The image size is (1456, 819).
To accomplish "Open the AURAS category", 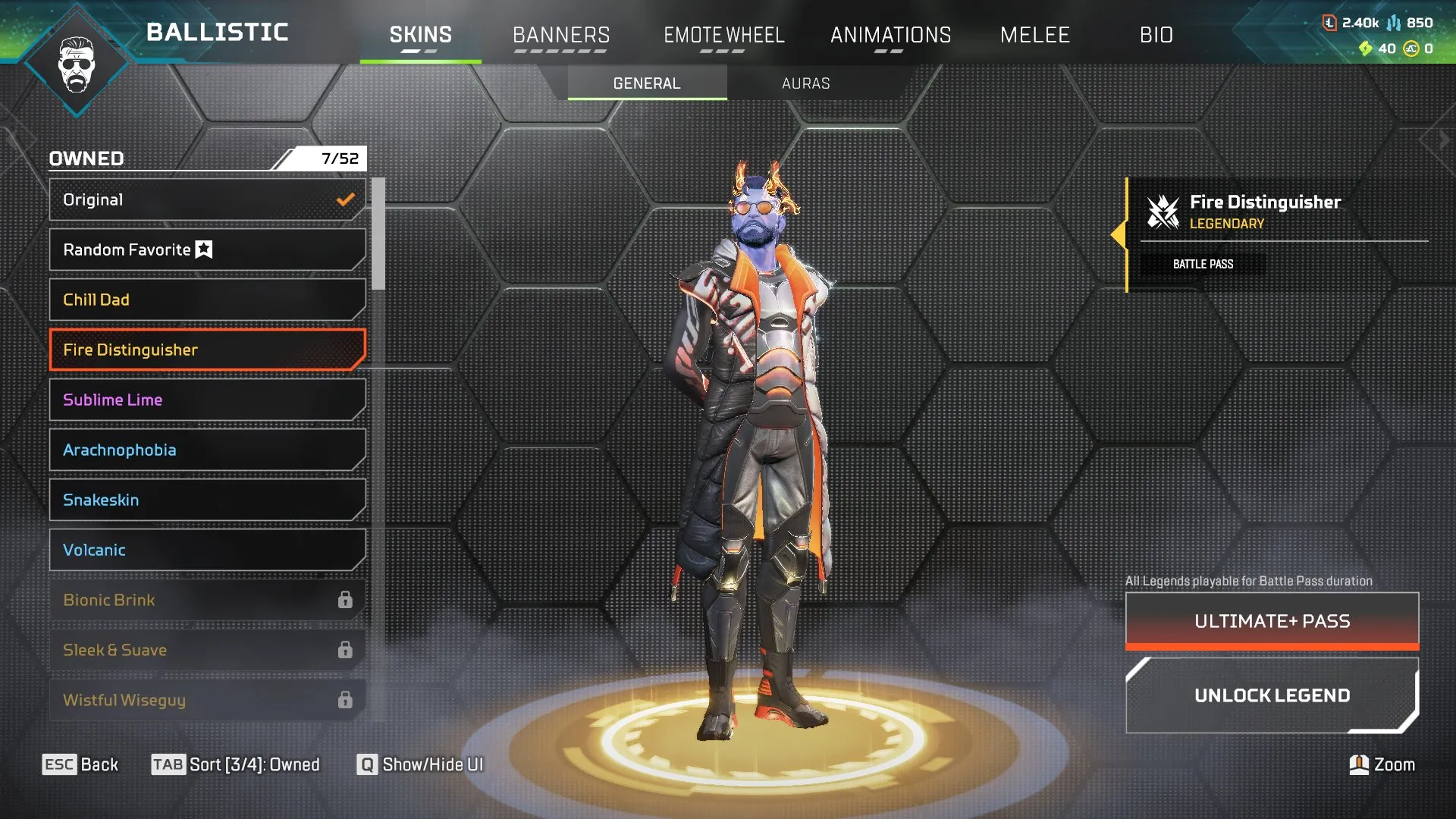I will 806,83.
